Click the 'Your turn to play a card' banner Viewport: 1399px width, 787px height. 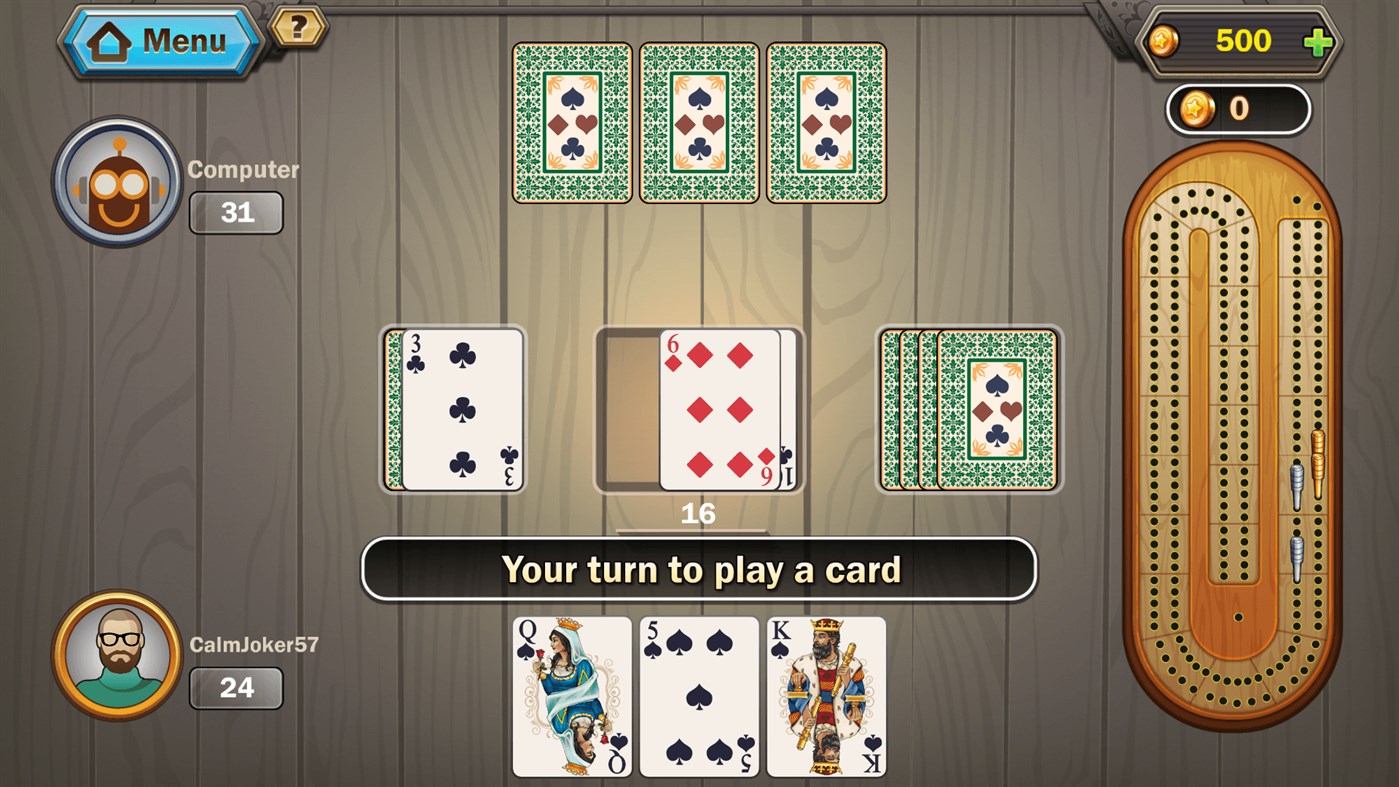[699, 569]
